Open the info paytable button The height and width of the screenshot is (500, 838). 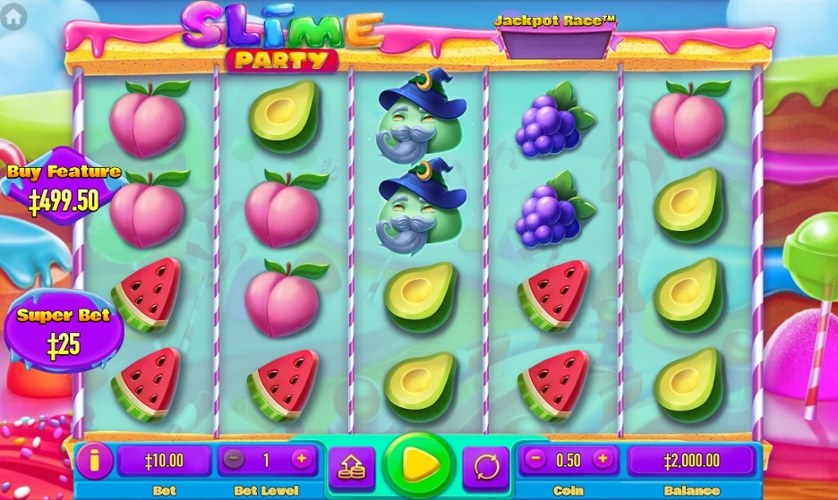click(95, 461)
